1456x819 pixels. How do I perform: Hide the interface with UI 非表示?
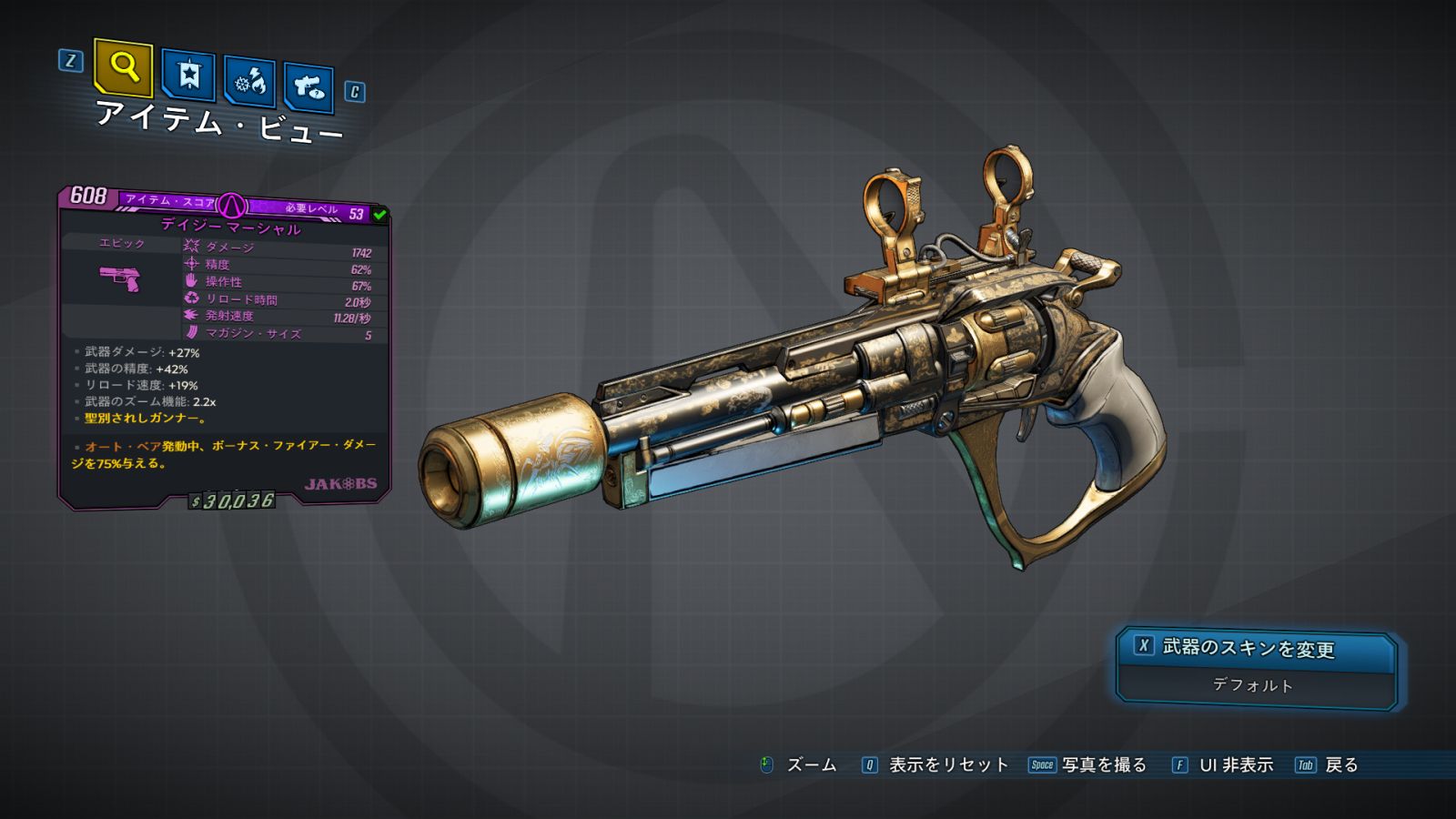click(x=1223, y=765)
